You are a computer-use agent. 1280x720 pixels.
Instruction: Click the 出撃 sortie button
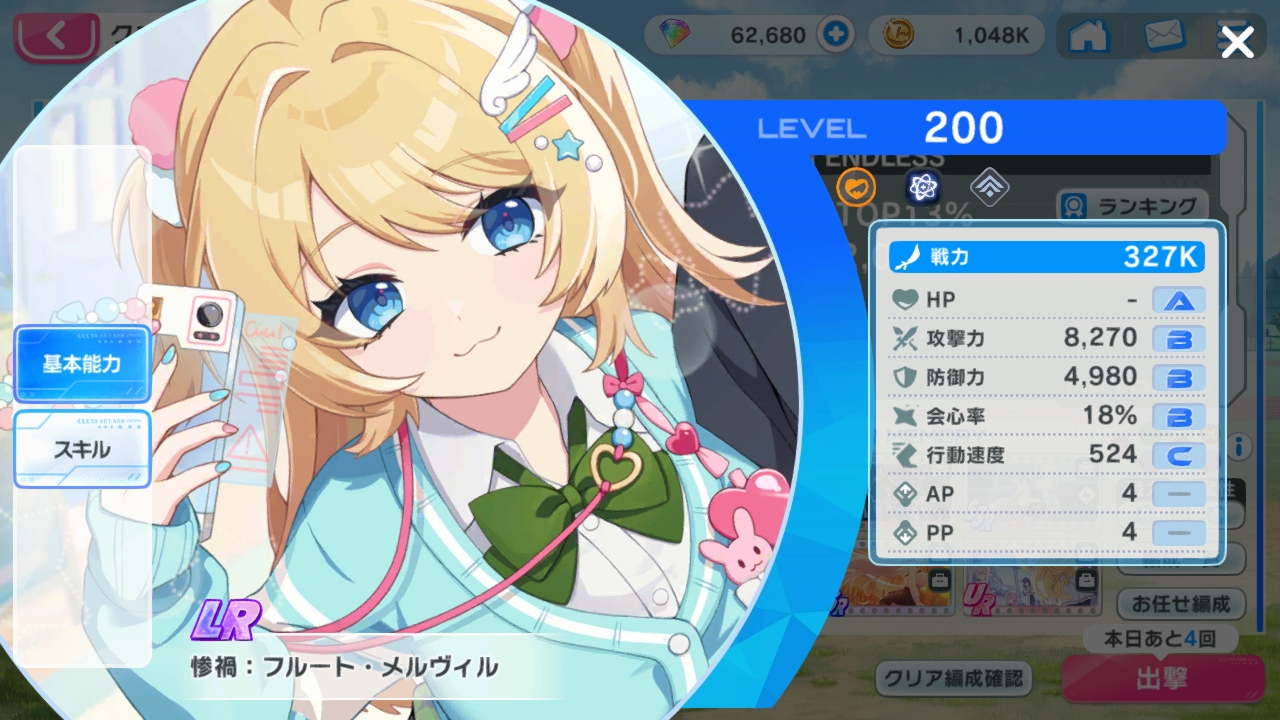(x=1160, y=680)
